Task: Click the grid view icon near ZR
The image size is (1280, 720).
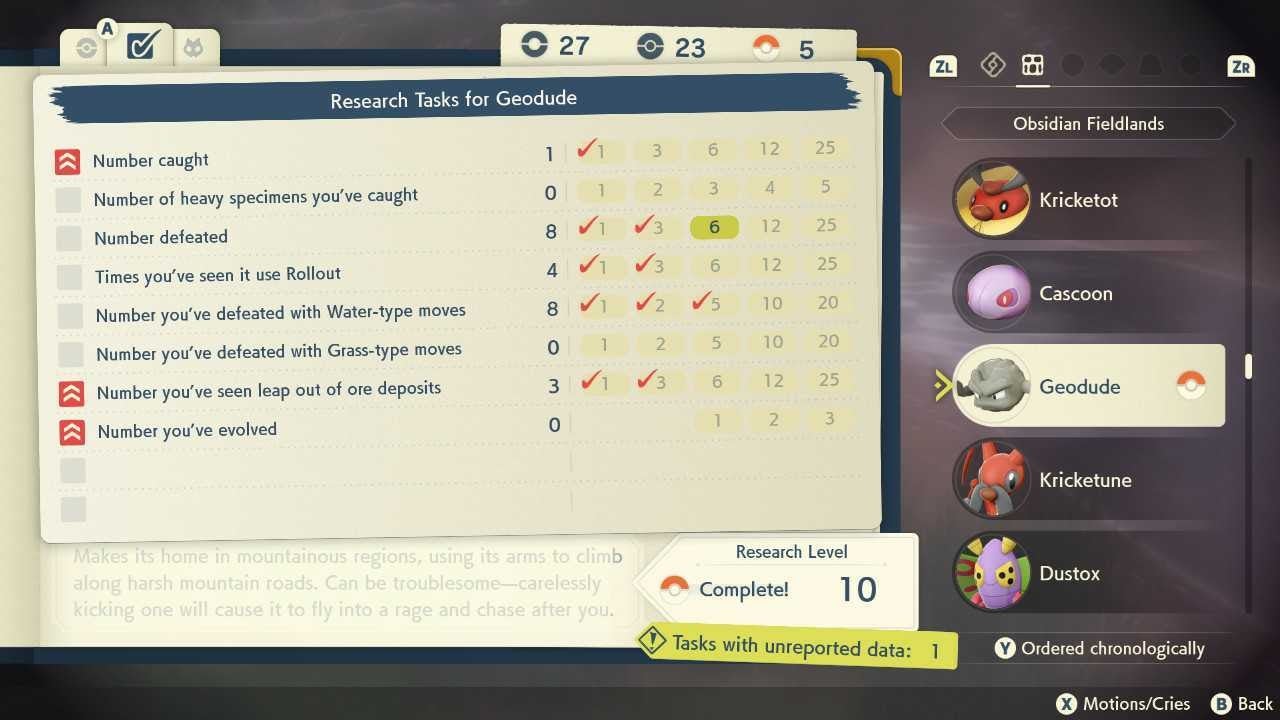Action: coord(1033,65)
